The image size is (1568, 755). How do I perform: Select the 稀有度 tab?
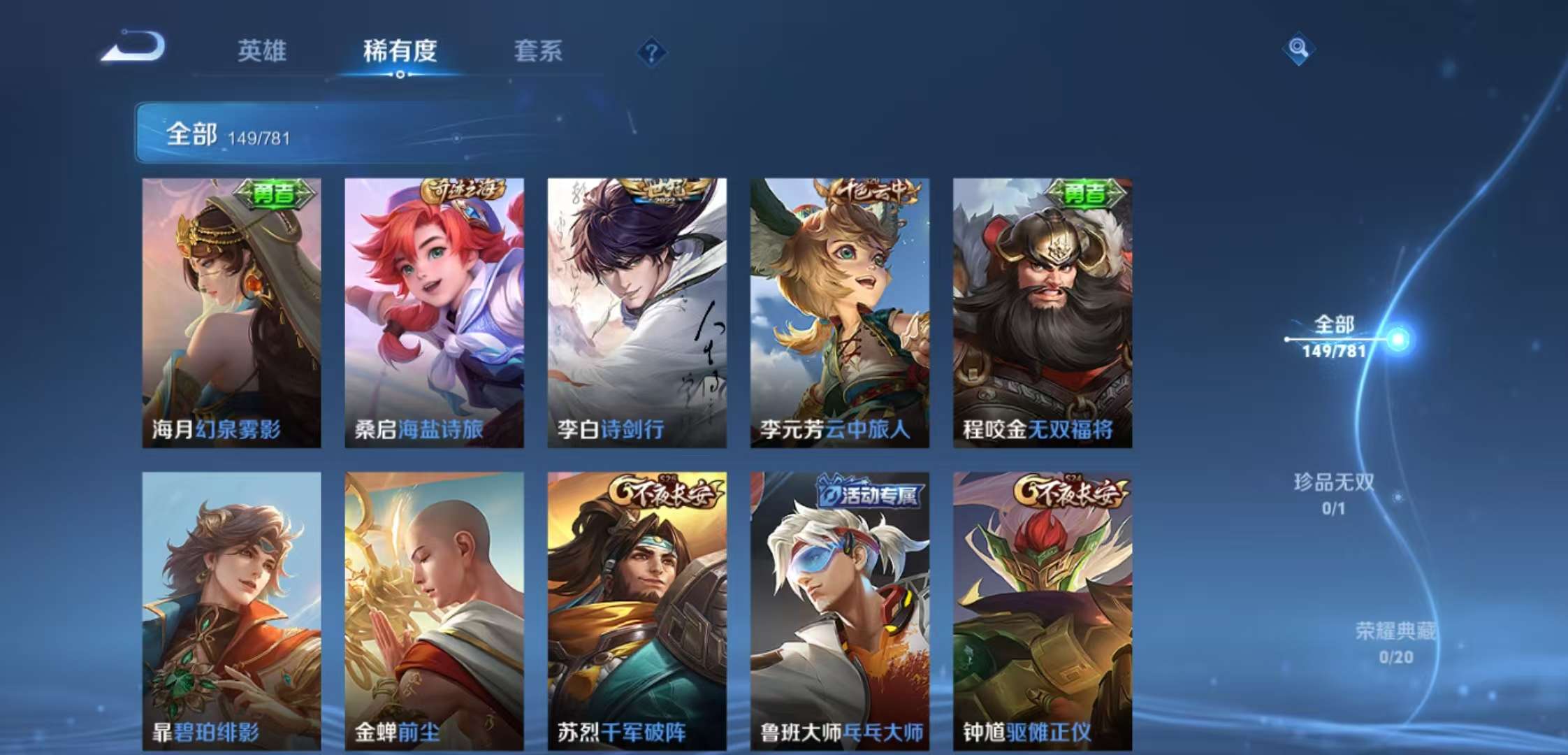click(x=400, y=52)
